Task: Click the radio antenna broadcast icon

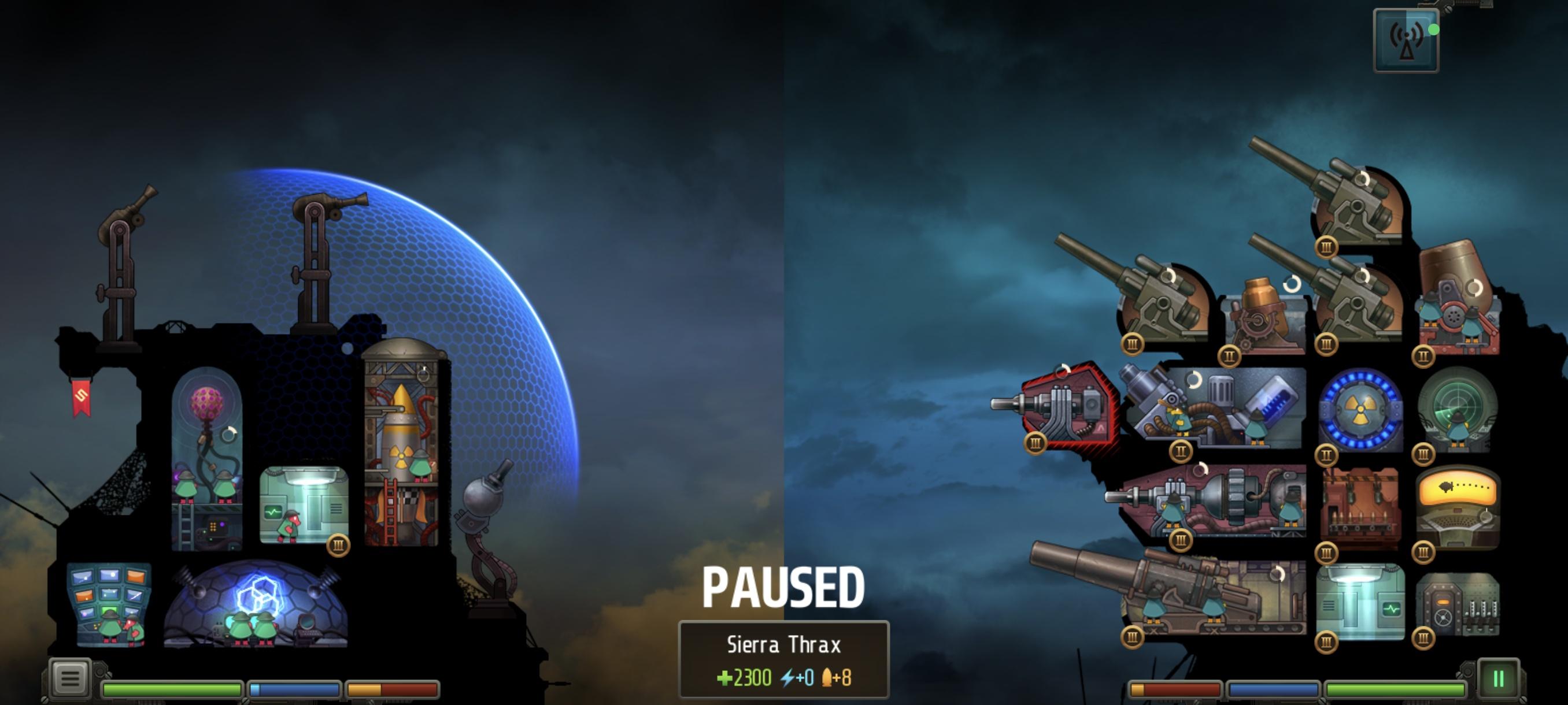Action: (1406, 41)
